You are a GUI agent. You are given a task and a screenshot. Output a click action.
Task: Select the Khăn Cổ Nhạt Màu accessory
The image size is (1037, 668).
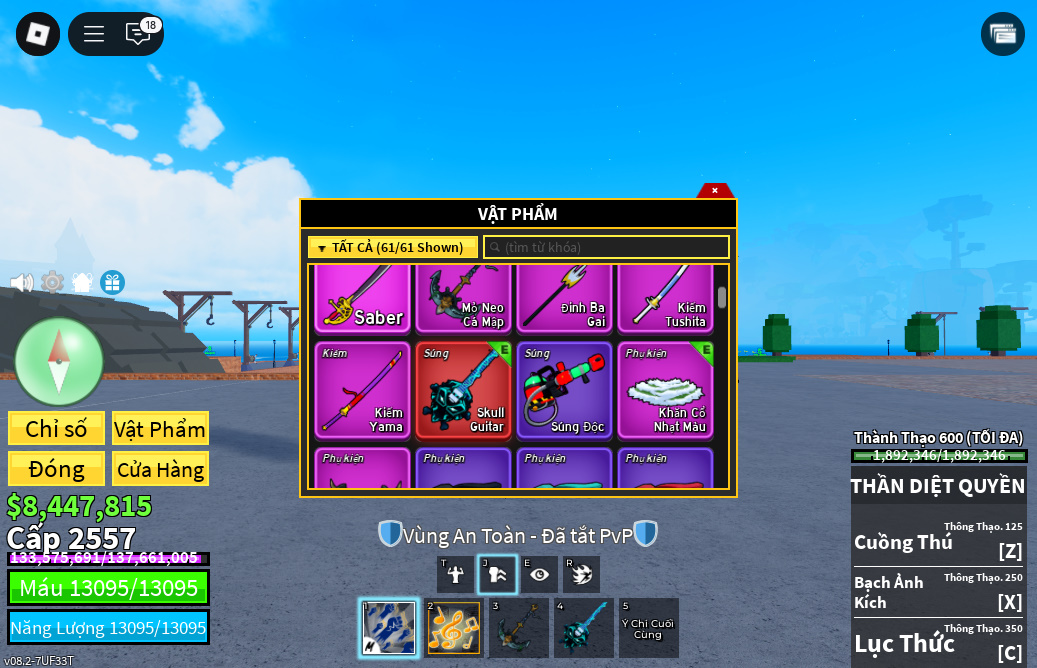tap(665, 391)
